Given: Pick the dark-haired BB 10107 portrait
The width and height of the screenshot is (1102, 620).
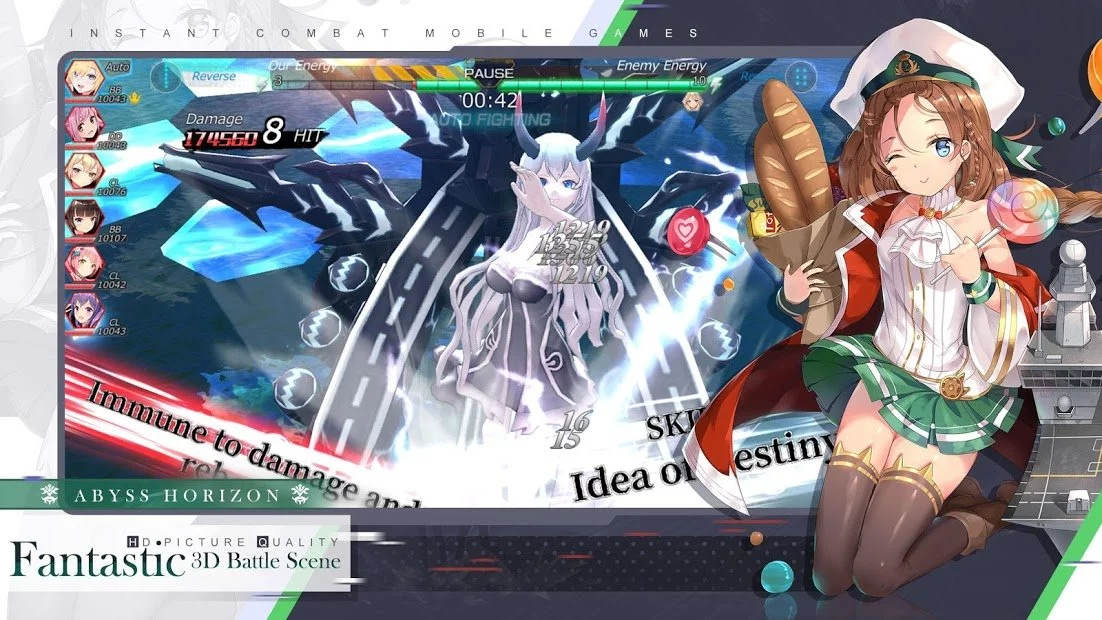Looking at the screenshot, I should point(82,217).
